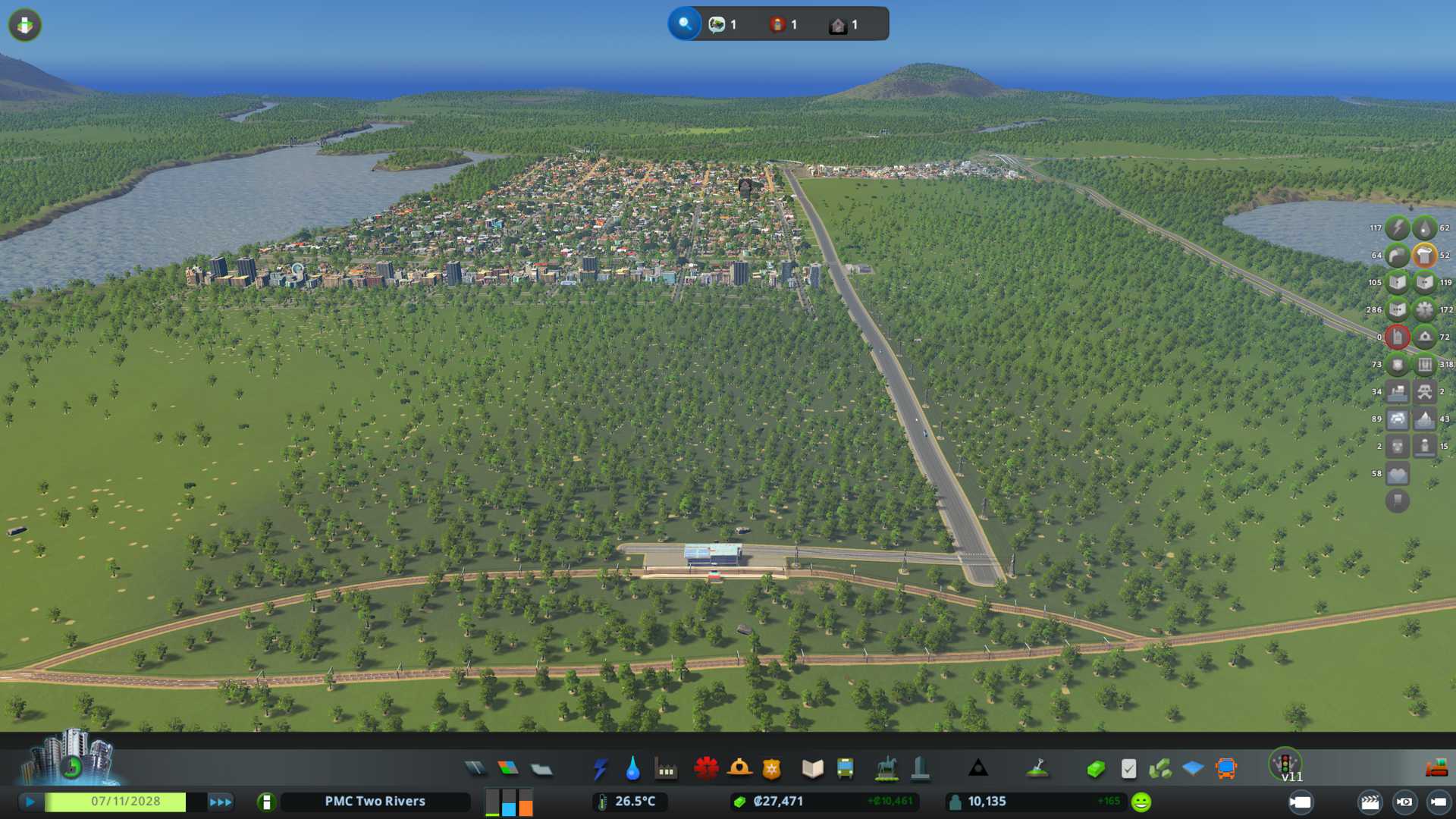Image resolution: width=1456 pixels, height=819 pixels.
Task: Open the Roads build menu
Action: coord(475,769)
